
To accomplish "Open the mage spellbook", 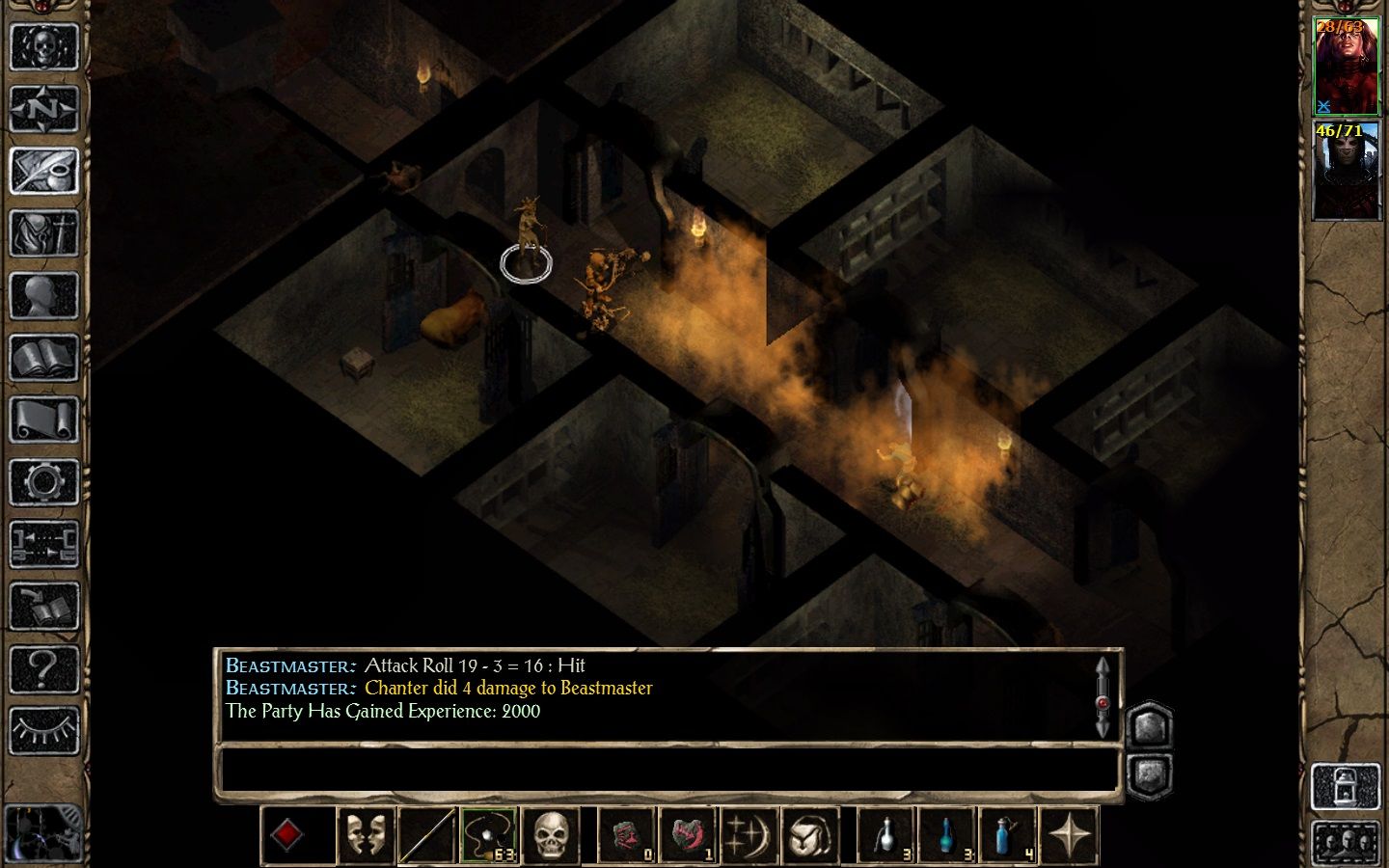I will [x=43, y=359].
